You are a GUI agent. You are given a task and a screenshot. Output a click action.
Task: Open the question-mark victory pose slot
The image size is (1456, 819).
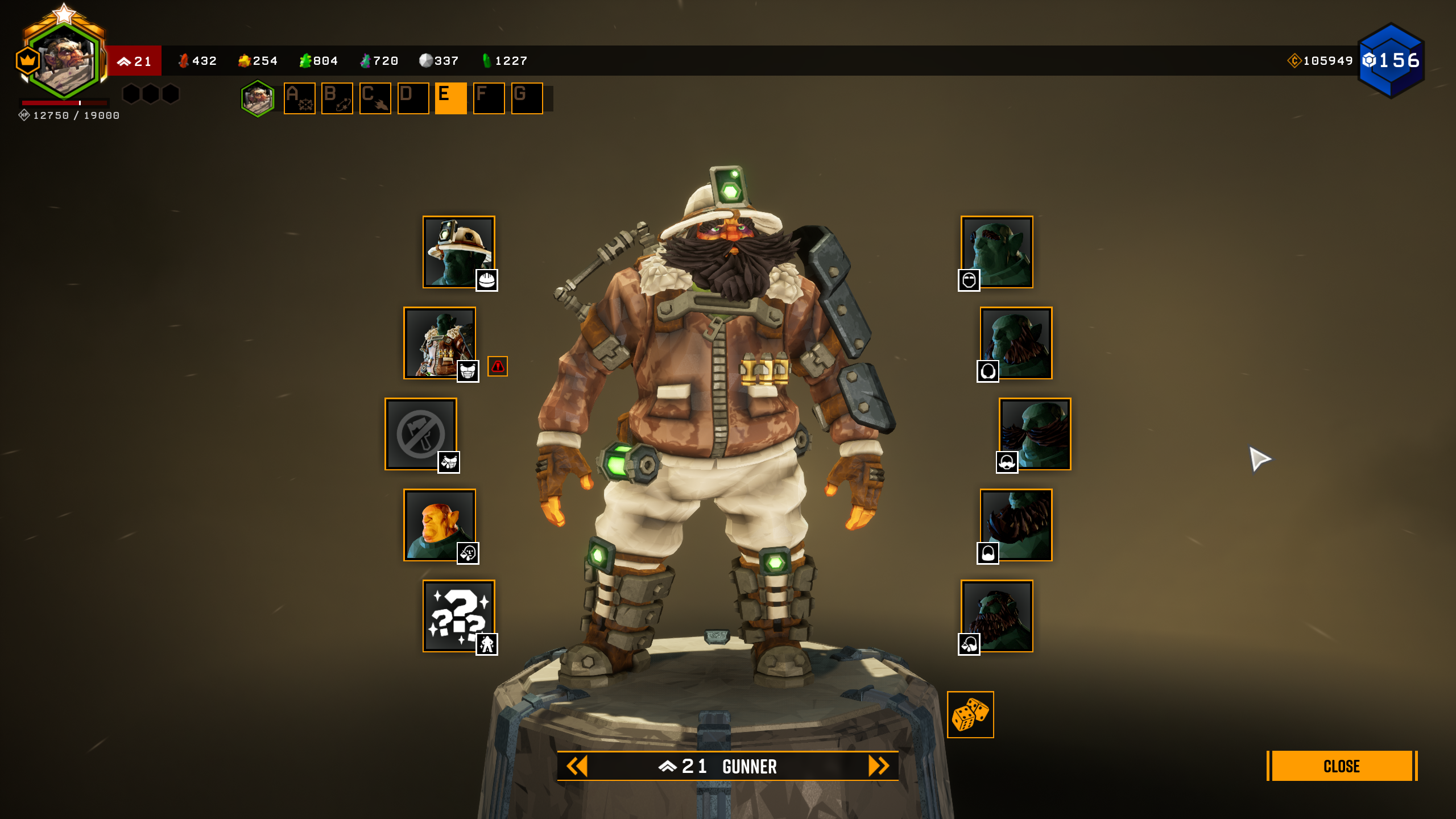[x=458, y=616]
